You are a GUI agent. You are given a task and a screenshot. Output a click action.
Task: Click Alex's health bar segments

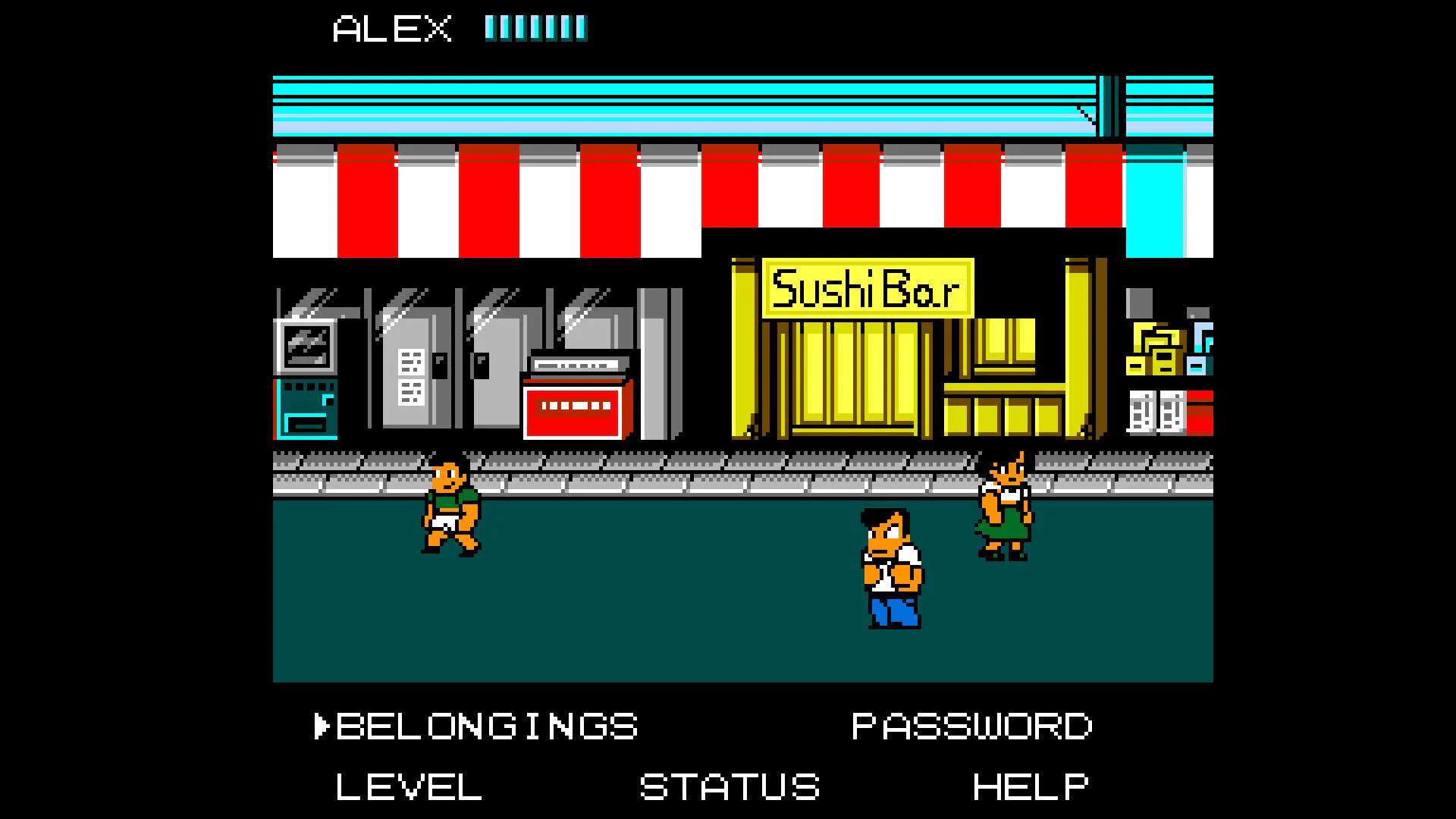[x=537, y=27]
